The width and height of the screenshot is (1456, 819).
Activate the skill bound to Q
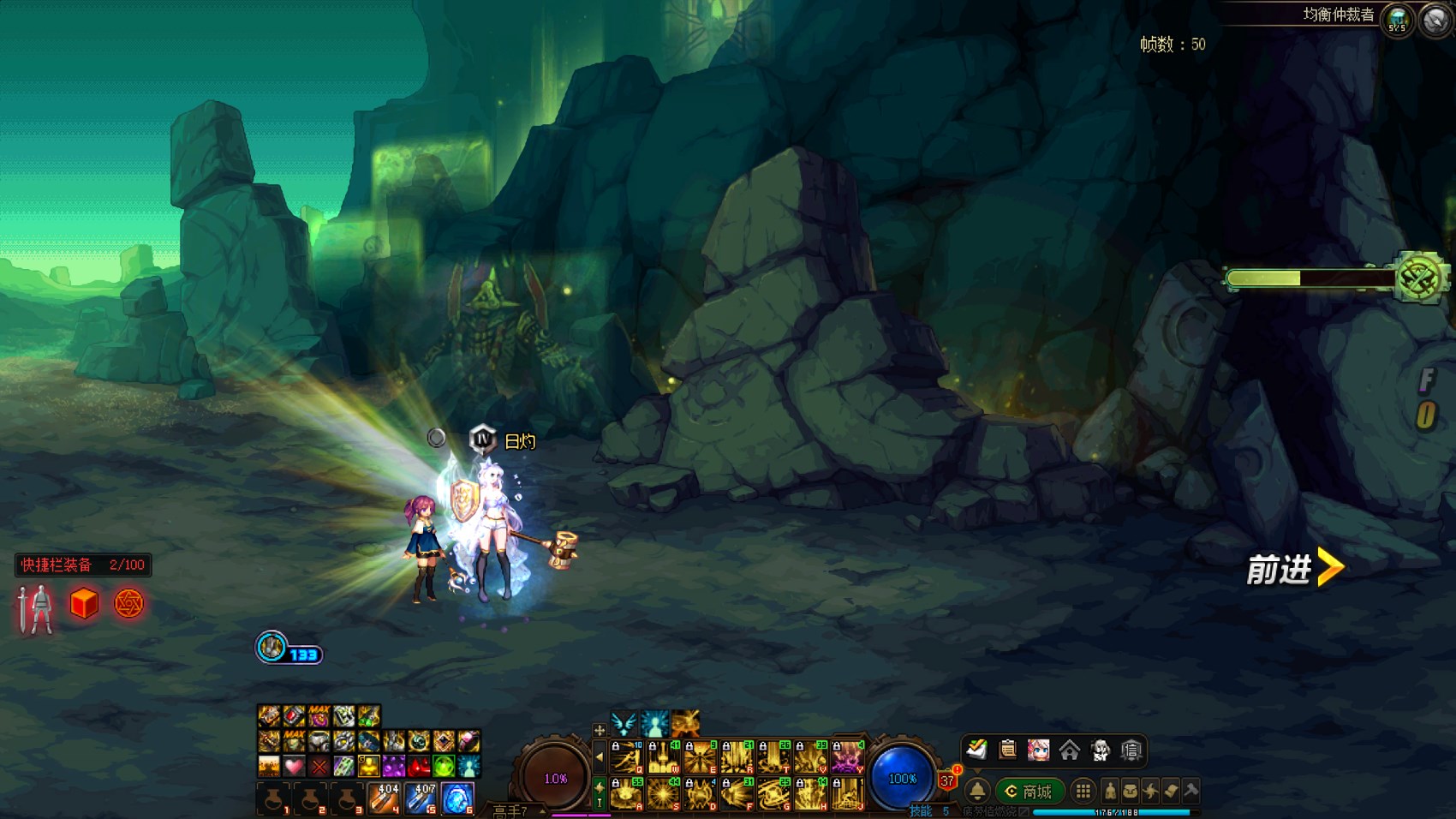[626, 758]
